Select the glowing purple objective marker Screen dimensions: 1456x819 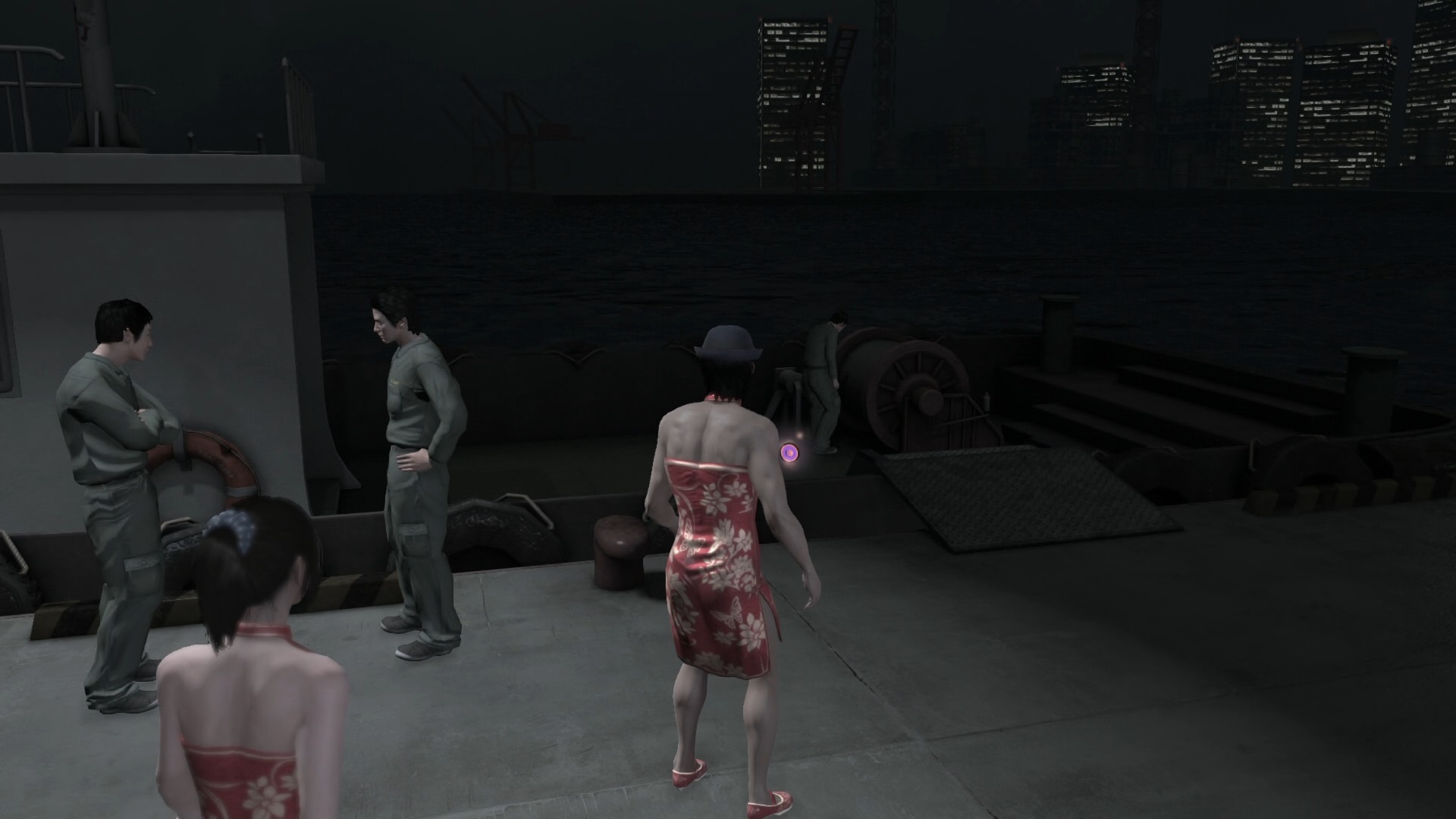(x=789, y=453)
